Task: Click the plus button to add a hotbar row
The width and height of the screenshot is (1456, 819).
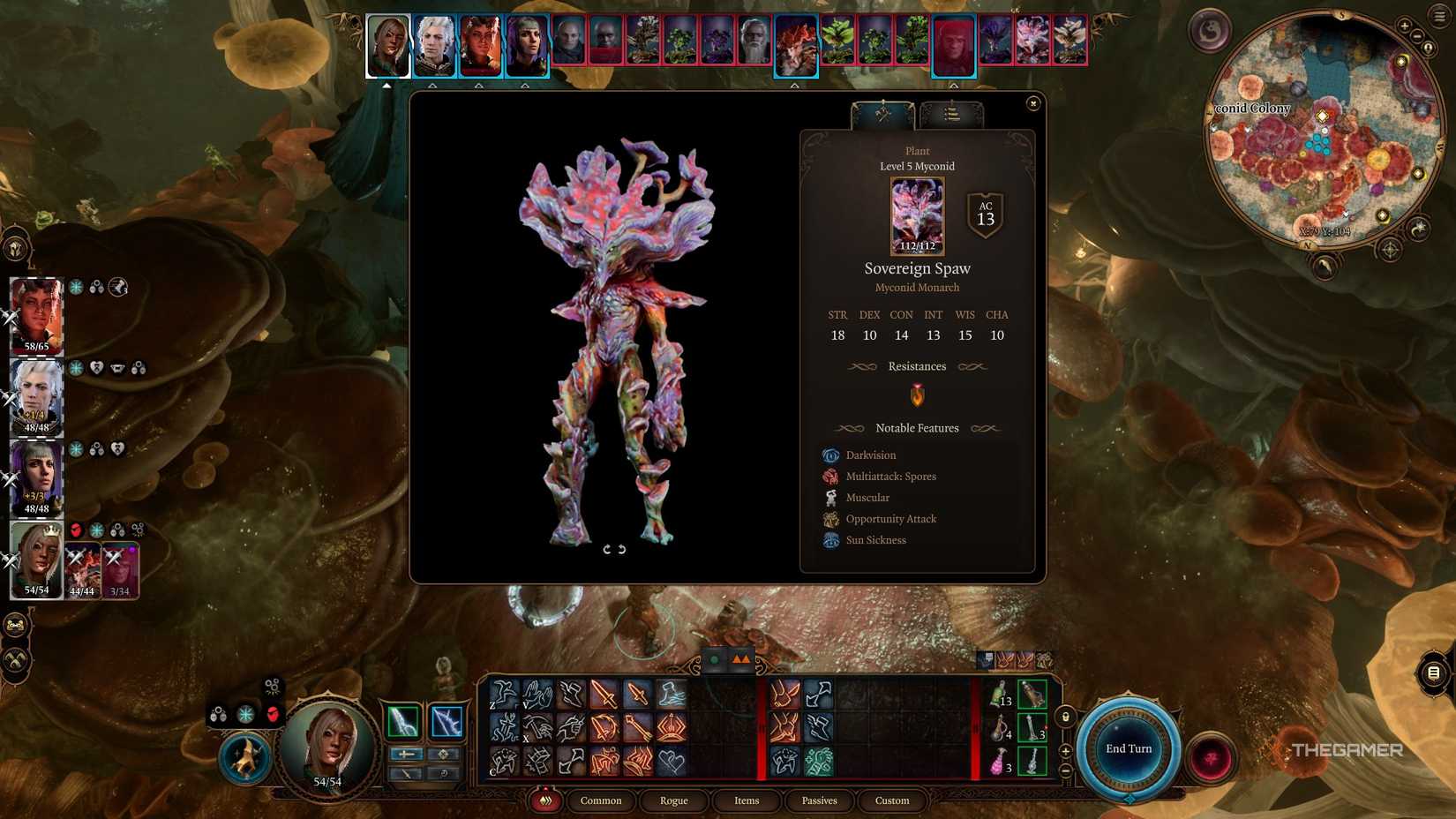Action: coord(1064,752)
